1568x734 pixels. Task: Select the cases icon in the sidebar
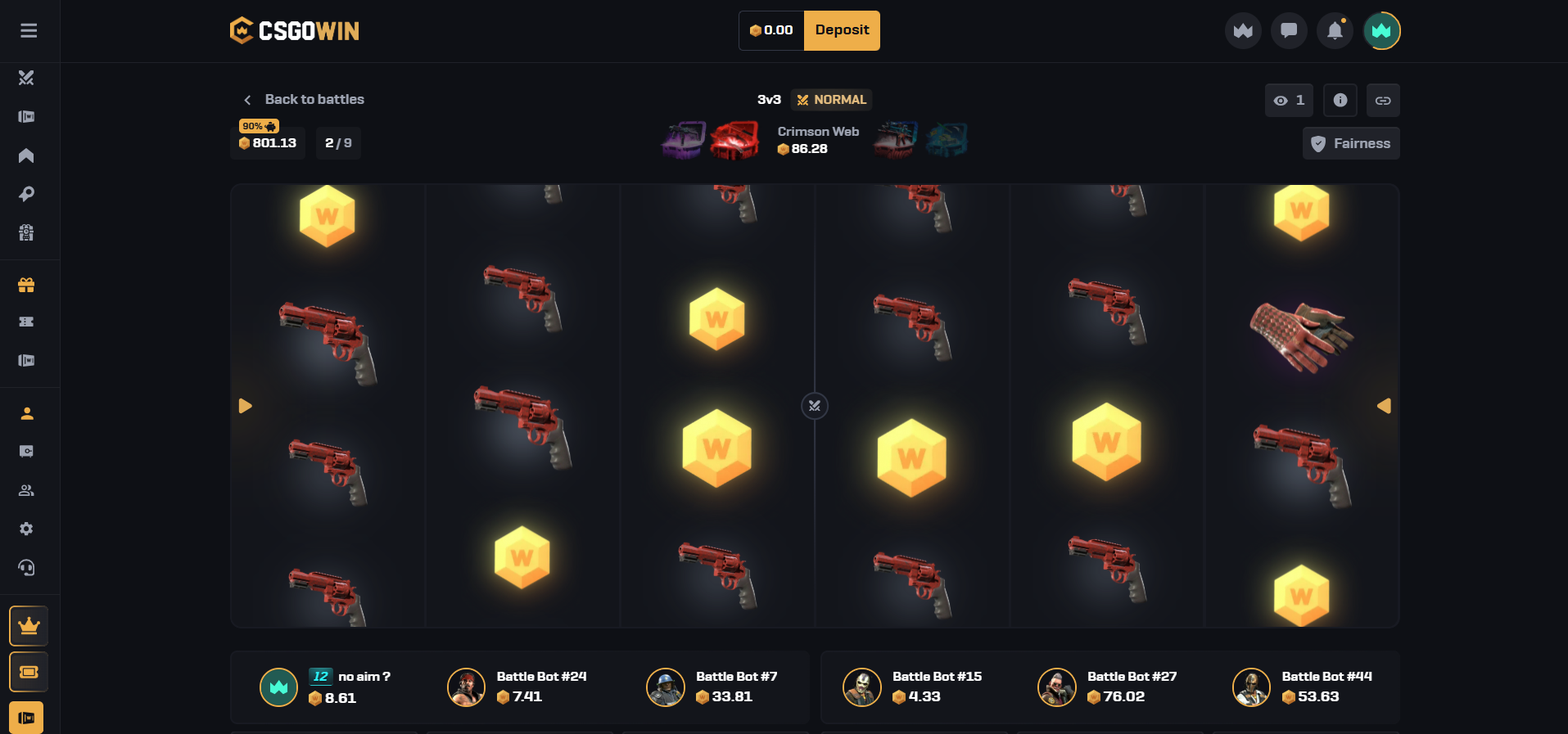point(26,116)
